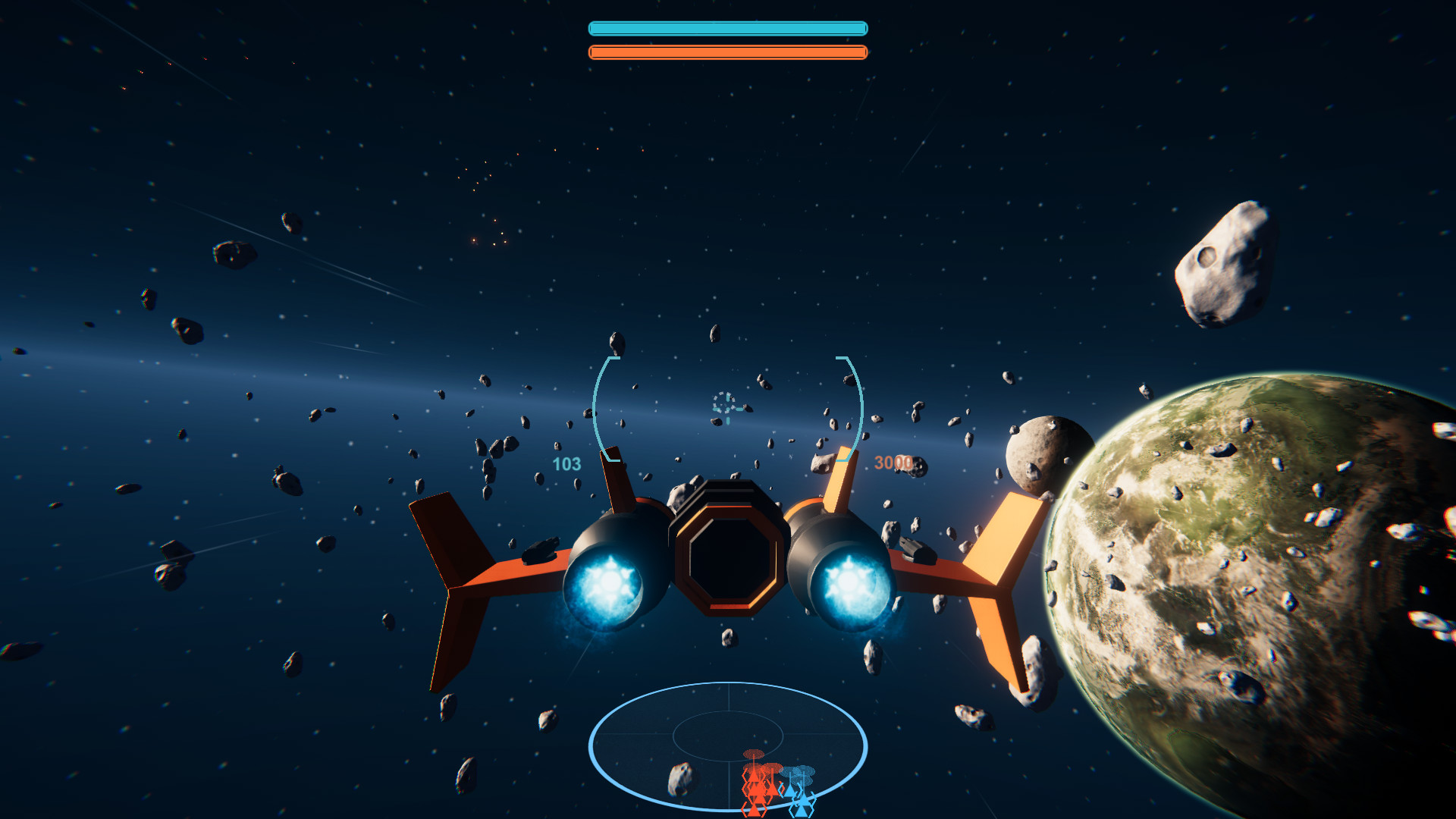
Task: Click the orange shield bar at the top
Action: click(x=726, y=53)
